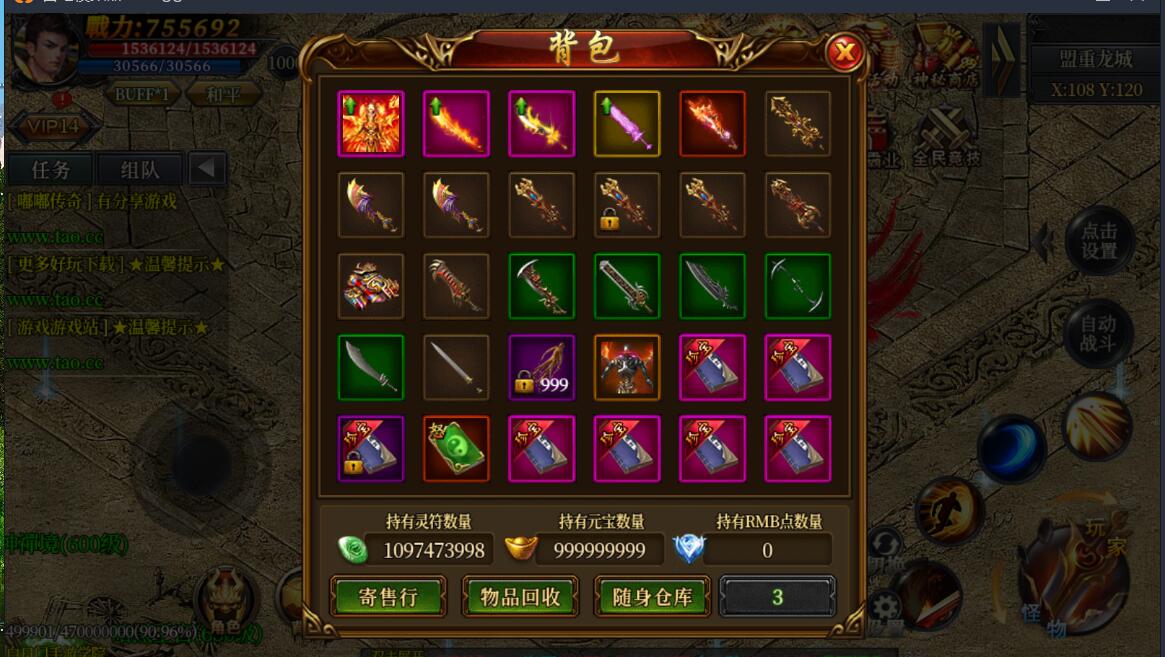
Task: Switch to the 组队 team tab
Action: 138,169
